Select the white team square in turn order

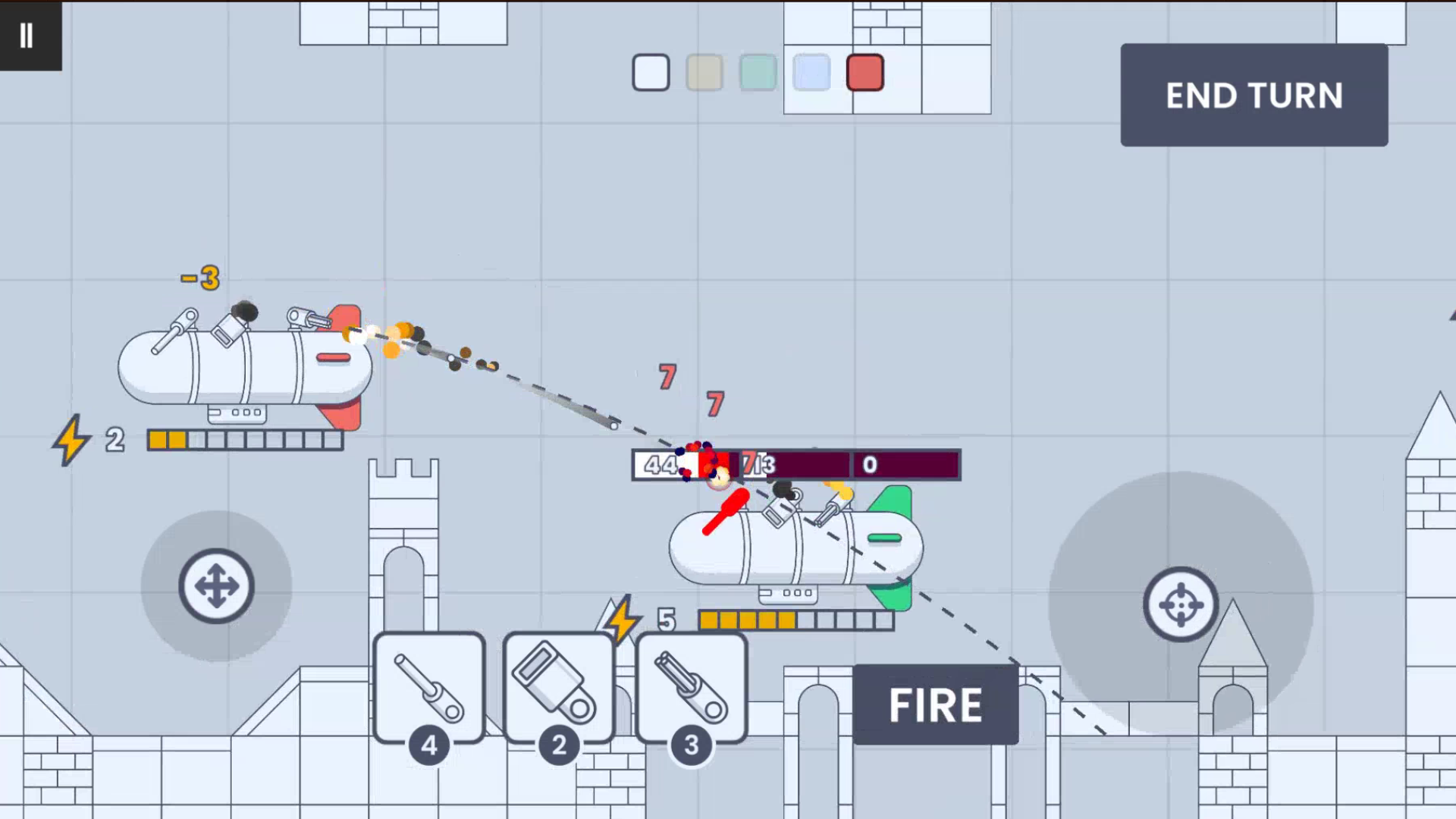tap(650, 73)
